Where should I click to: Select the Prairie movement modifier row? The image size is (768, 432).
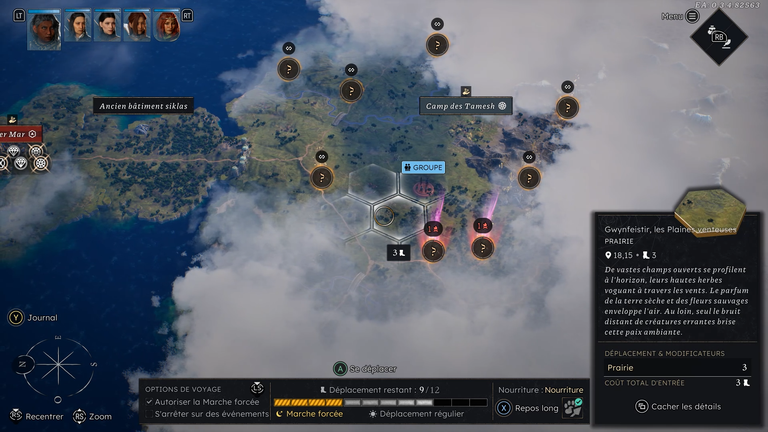pos(676,367)
